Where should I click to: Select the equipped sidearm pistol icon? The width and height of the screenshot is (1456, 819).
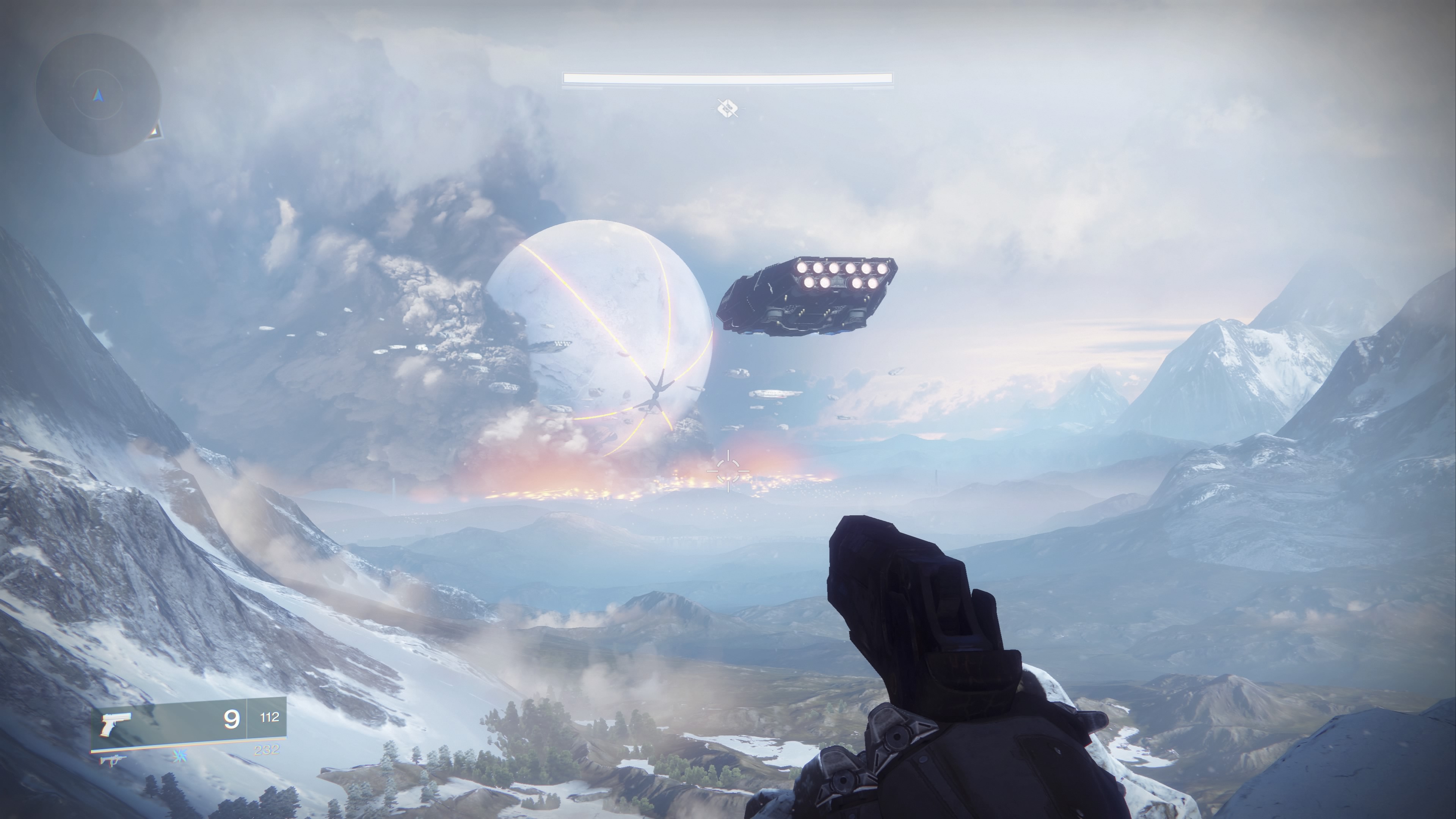pyautogui.click(x=116, y=724)
